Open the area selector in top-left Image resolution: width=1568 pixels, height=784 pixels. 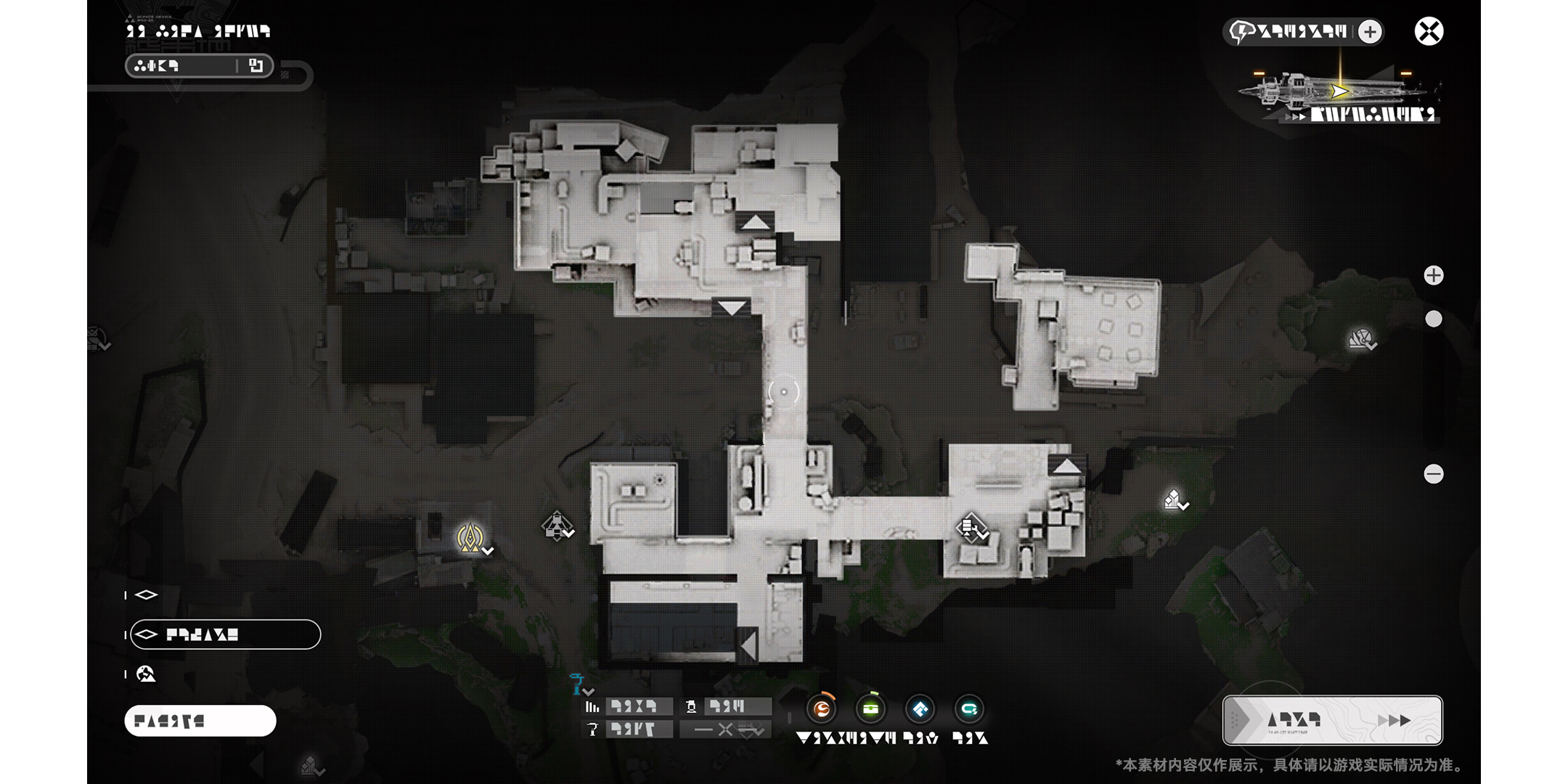coord(199,66)
